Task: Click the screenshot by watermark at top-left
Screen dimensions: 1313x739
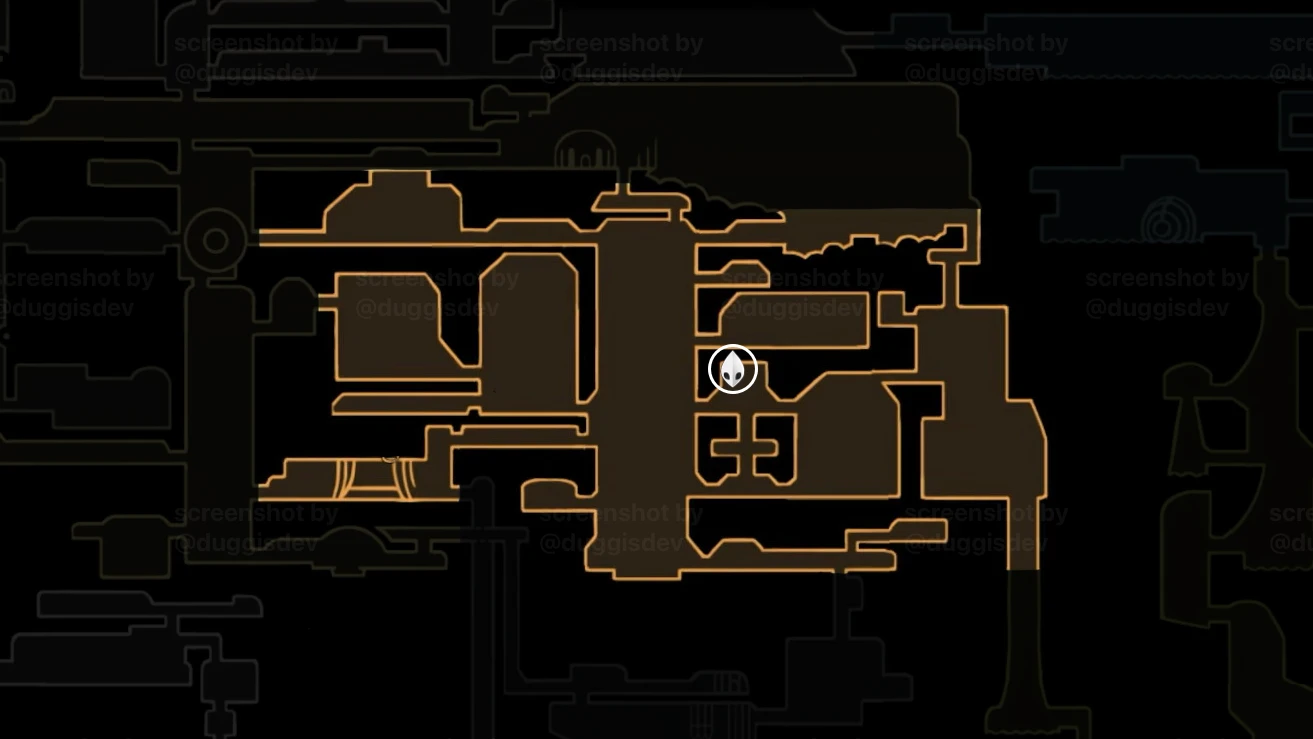Action: pos(256,43)
